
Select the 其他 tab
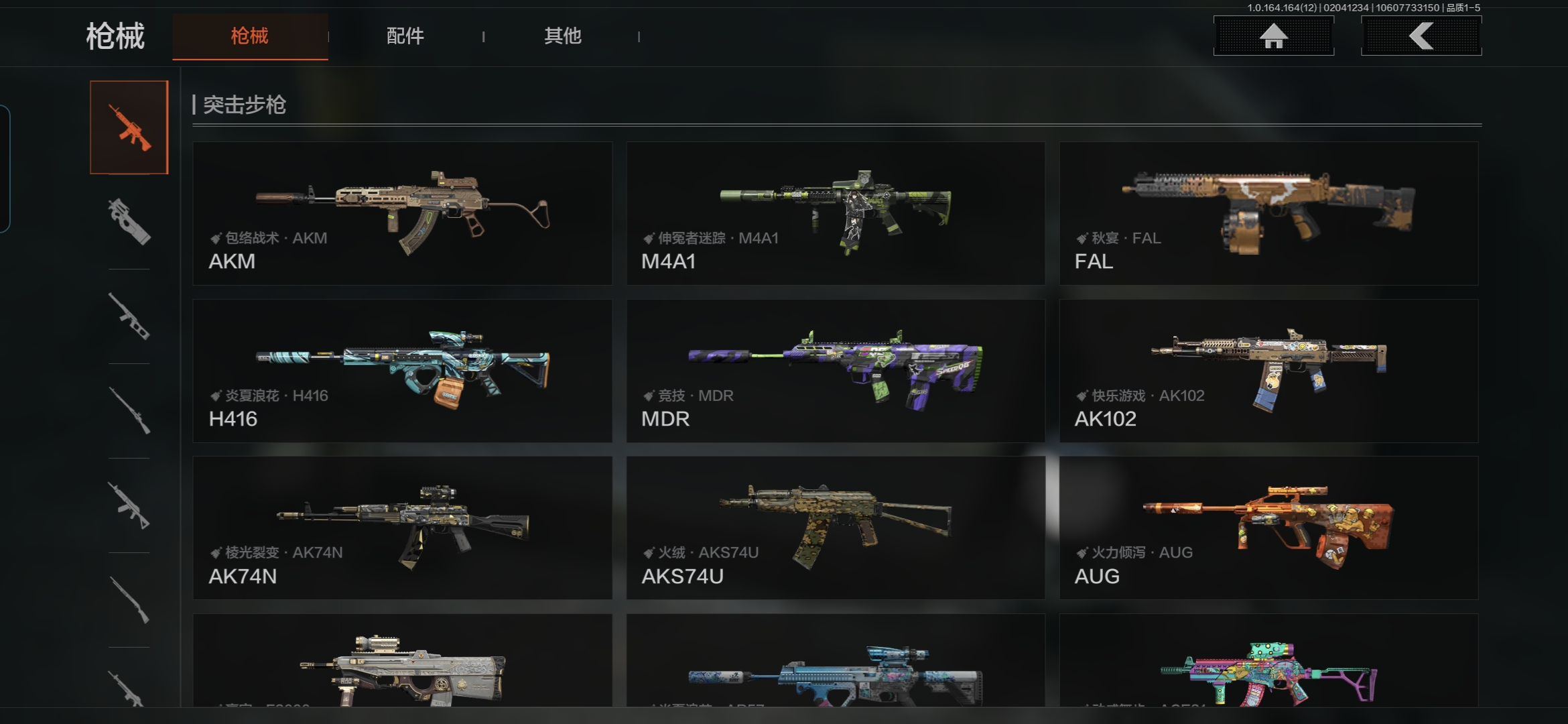[562, 36]
